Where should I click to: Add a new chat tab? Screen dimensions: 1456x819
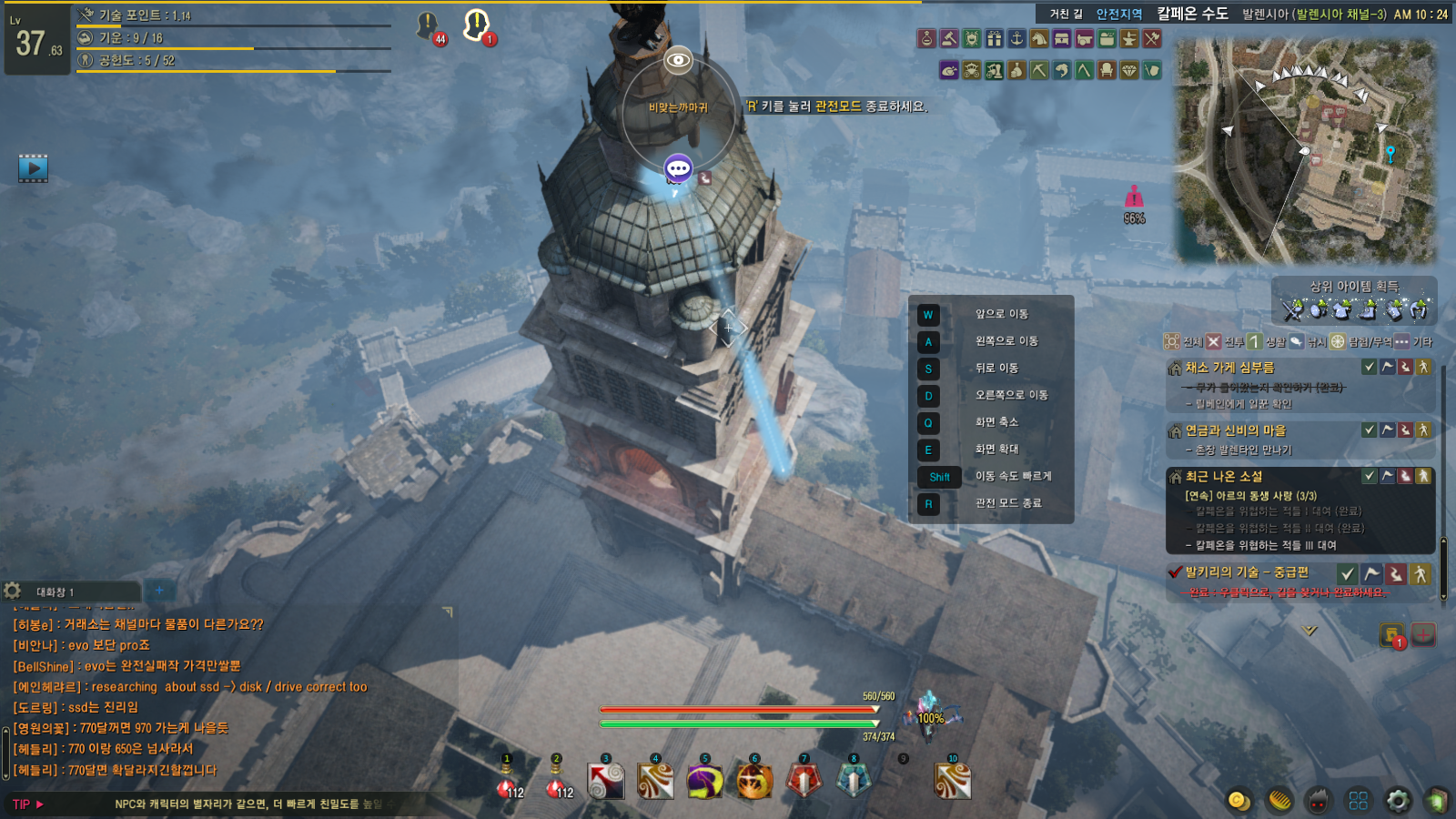[159, 591]
